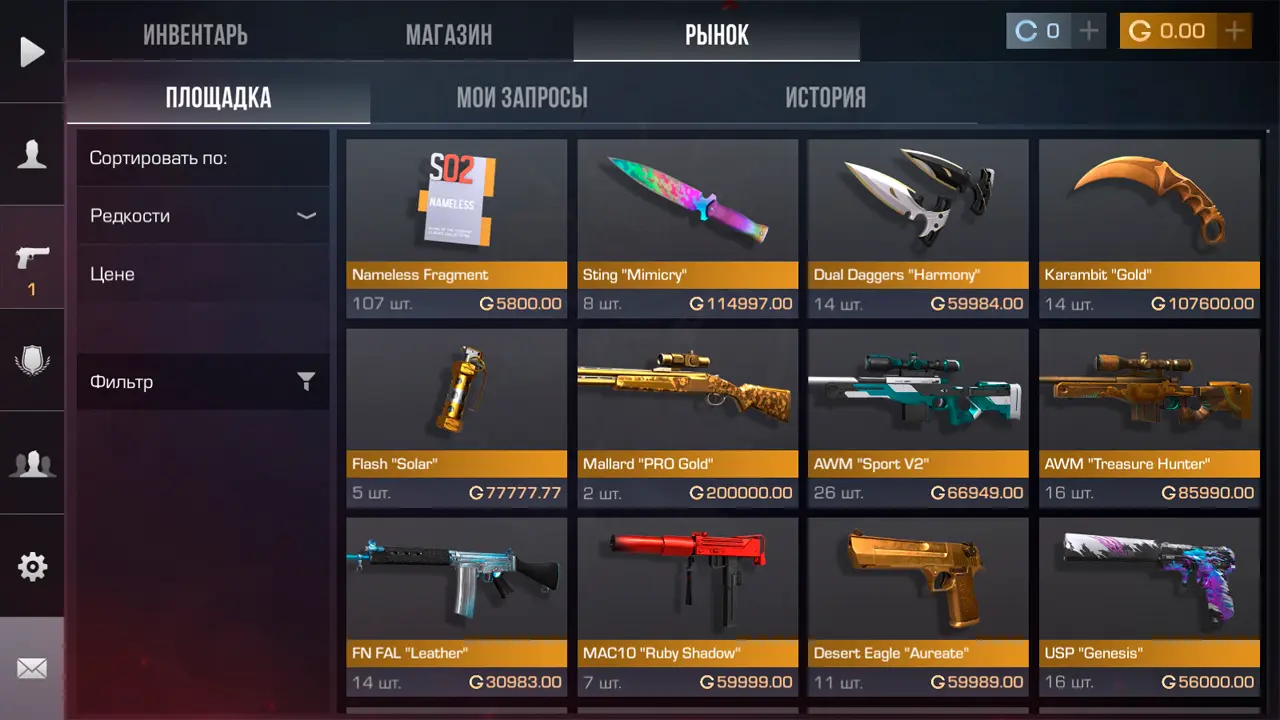1280x720 pixels.
Task: Open the История tab
Action: tap(825, 98)
